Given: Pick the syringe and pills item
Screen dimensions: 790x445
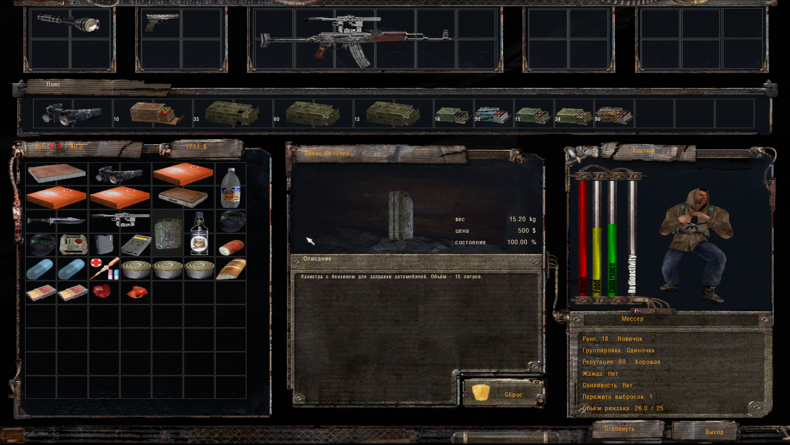Looking at the screenshot, I should [103, 268].
